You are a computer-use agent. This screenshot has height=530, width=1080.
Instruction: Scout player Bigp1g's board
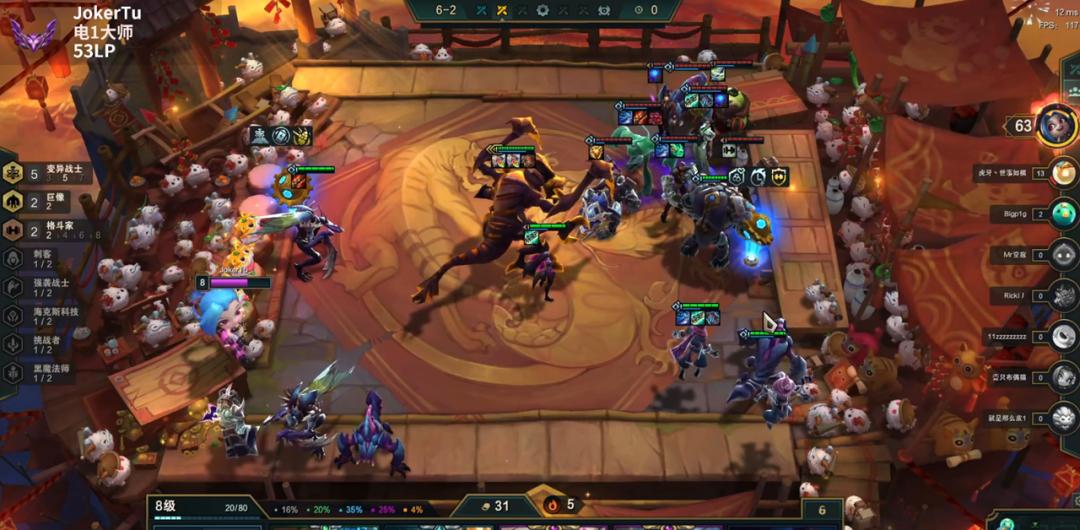(1063, 214)
